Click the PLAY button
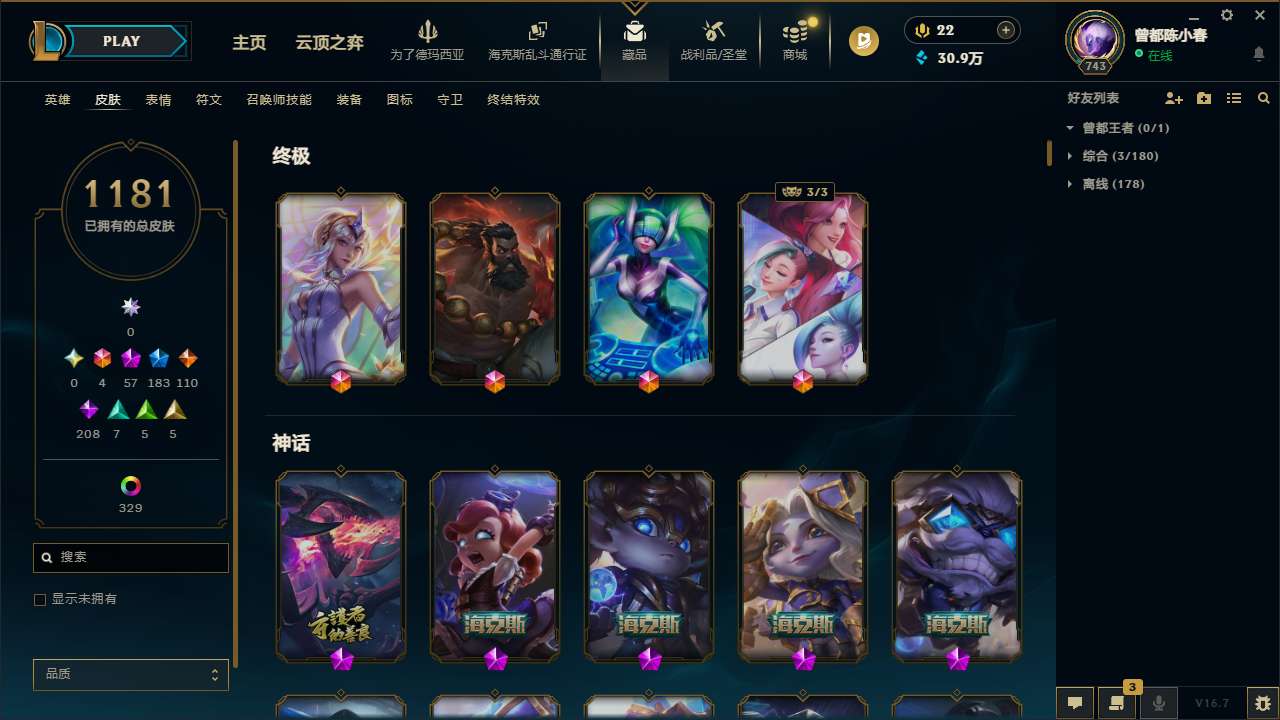1280x720 pixels. click(120, 41)
